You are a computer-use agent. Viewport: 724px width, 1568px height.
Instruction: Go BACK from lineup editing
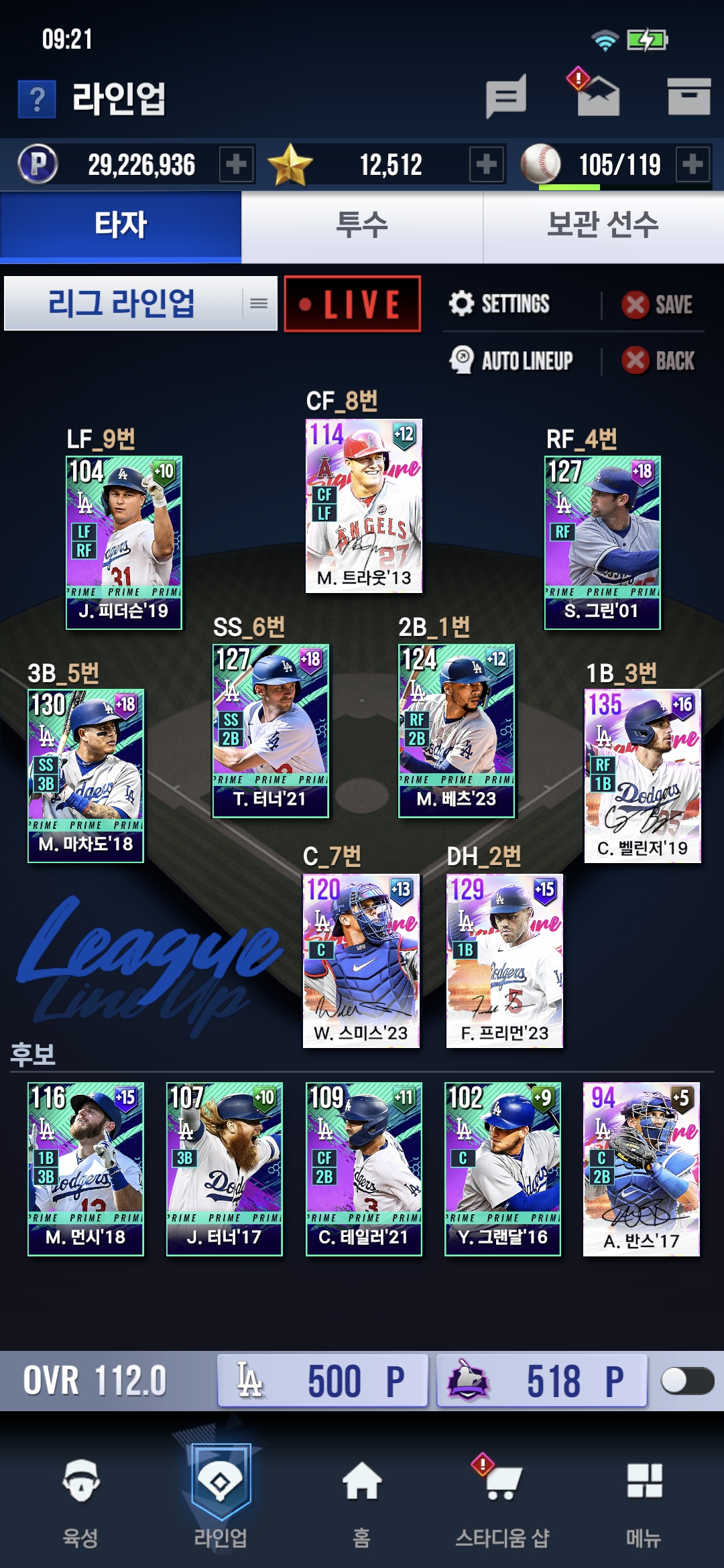coord(659,361)
